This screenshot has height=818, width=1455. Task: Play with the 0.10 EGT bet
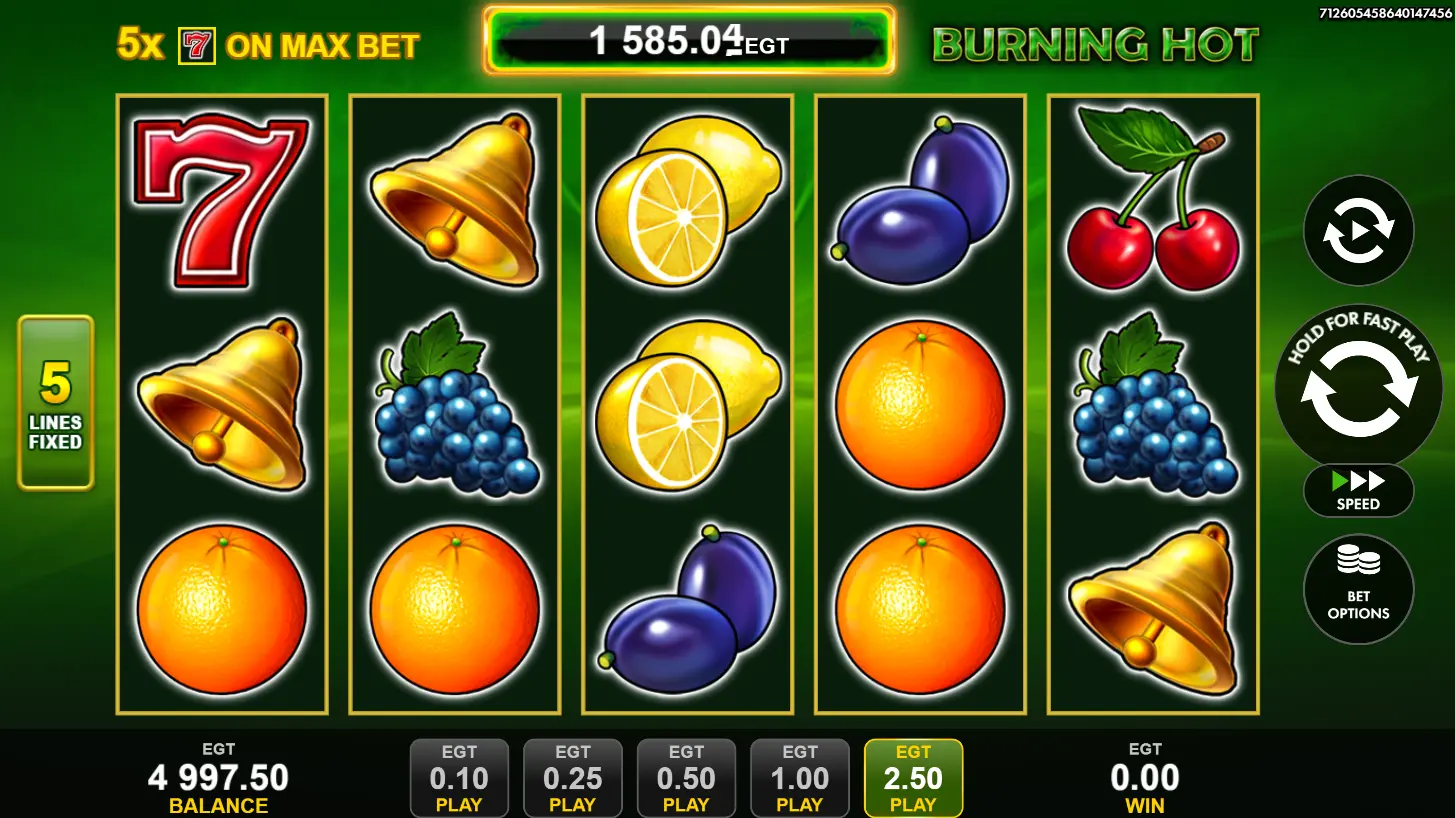(459, 778)
